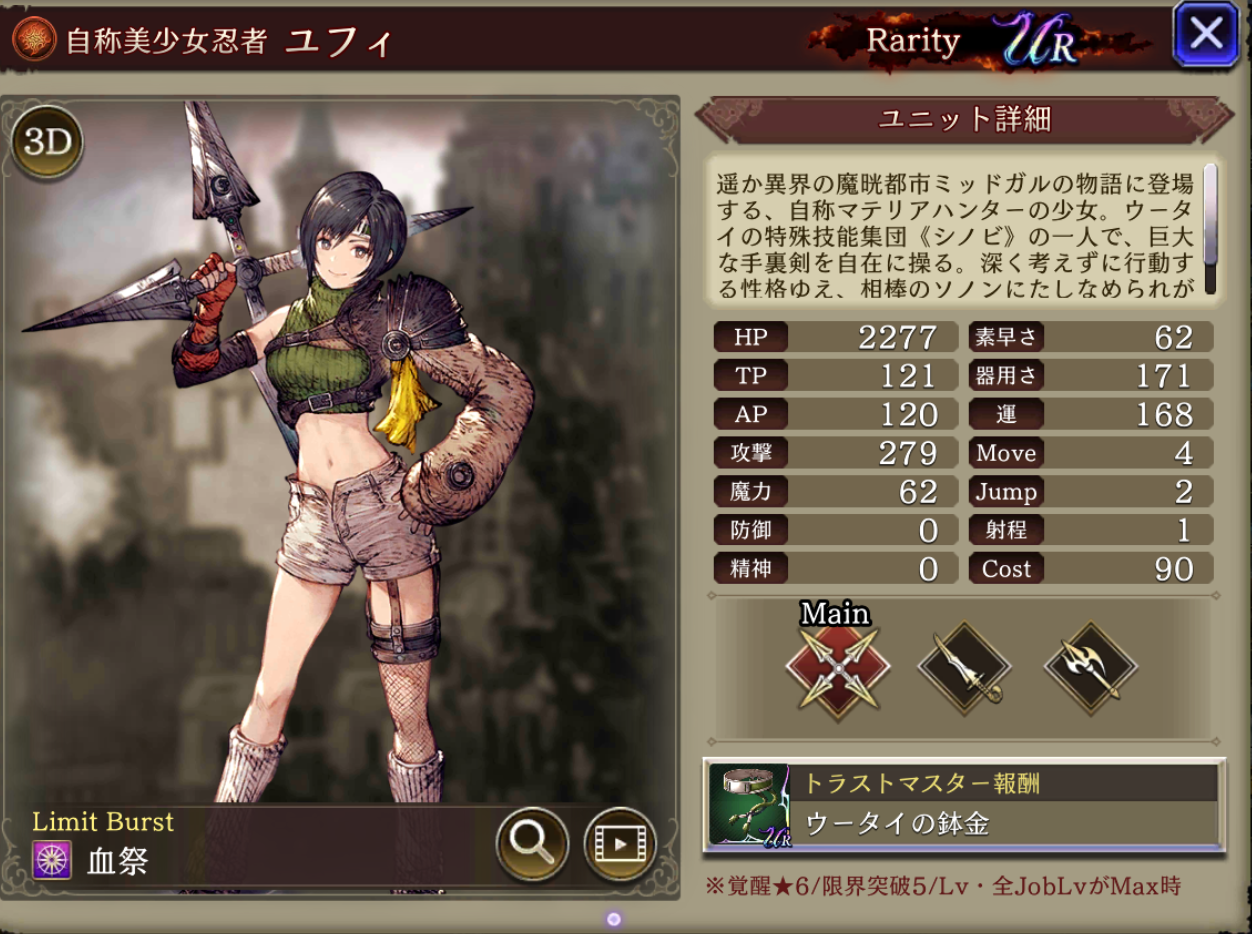Play the Limit Burst preview video
The height and width of the screenshot is (934, 1252).
coord(620,843)
